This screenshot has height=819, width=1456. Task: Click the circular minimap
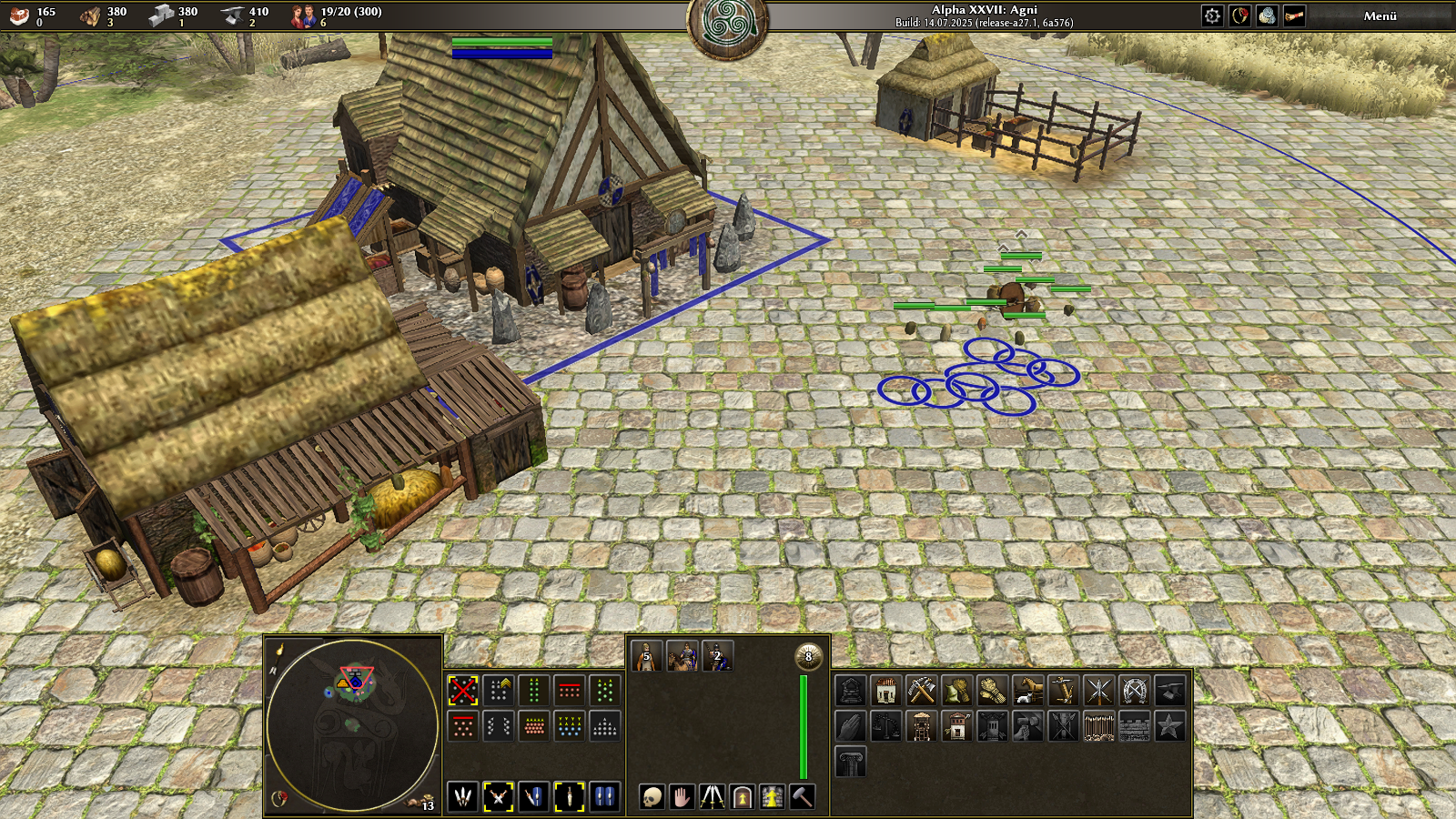coord(352,724)
